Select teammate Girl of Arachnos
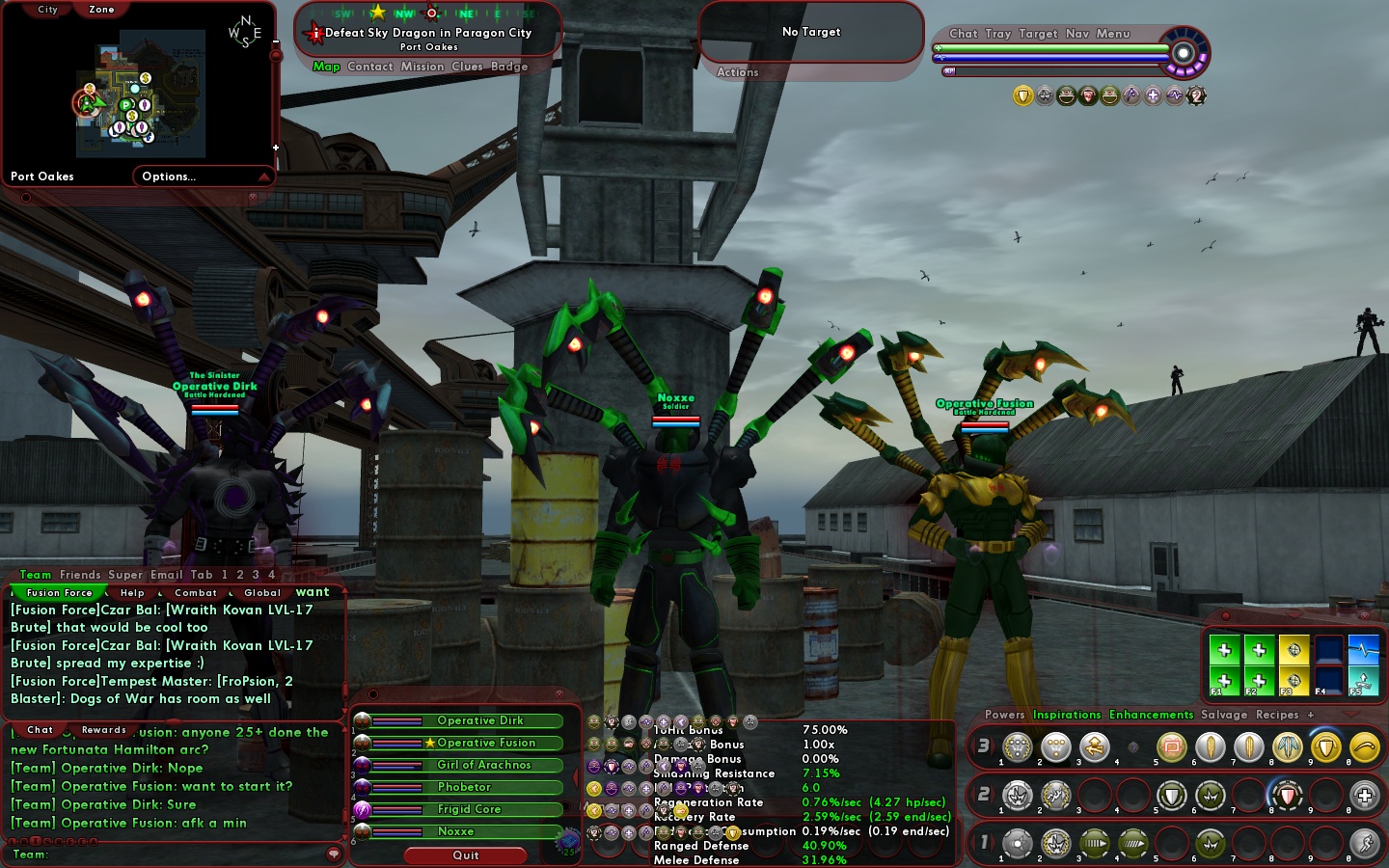This screenshot has width=1389, height=868. tap(483, 765)
